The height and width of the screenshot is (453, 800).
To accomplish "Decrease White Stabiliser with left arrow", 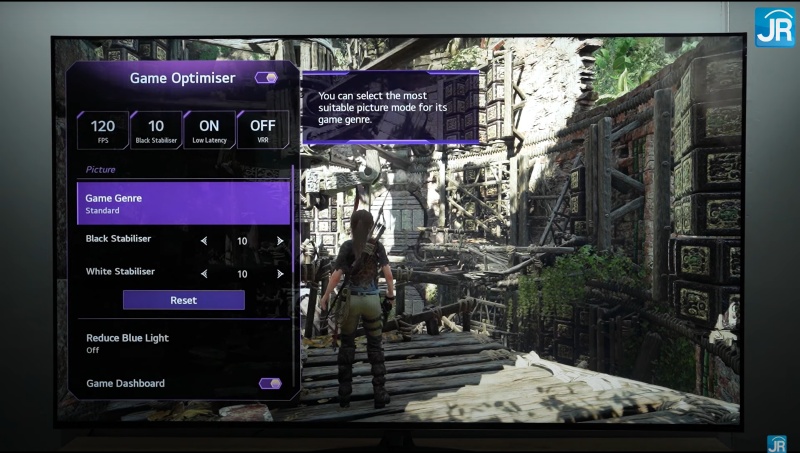I will click(204, 273).
